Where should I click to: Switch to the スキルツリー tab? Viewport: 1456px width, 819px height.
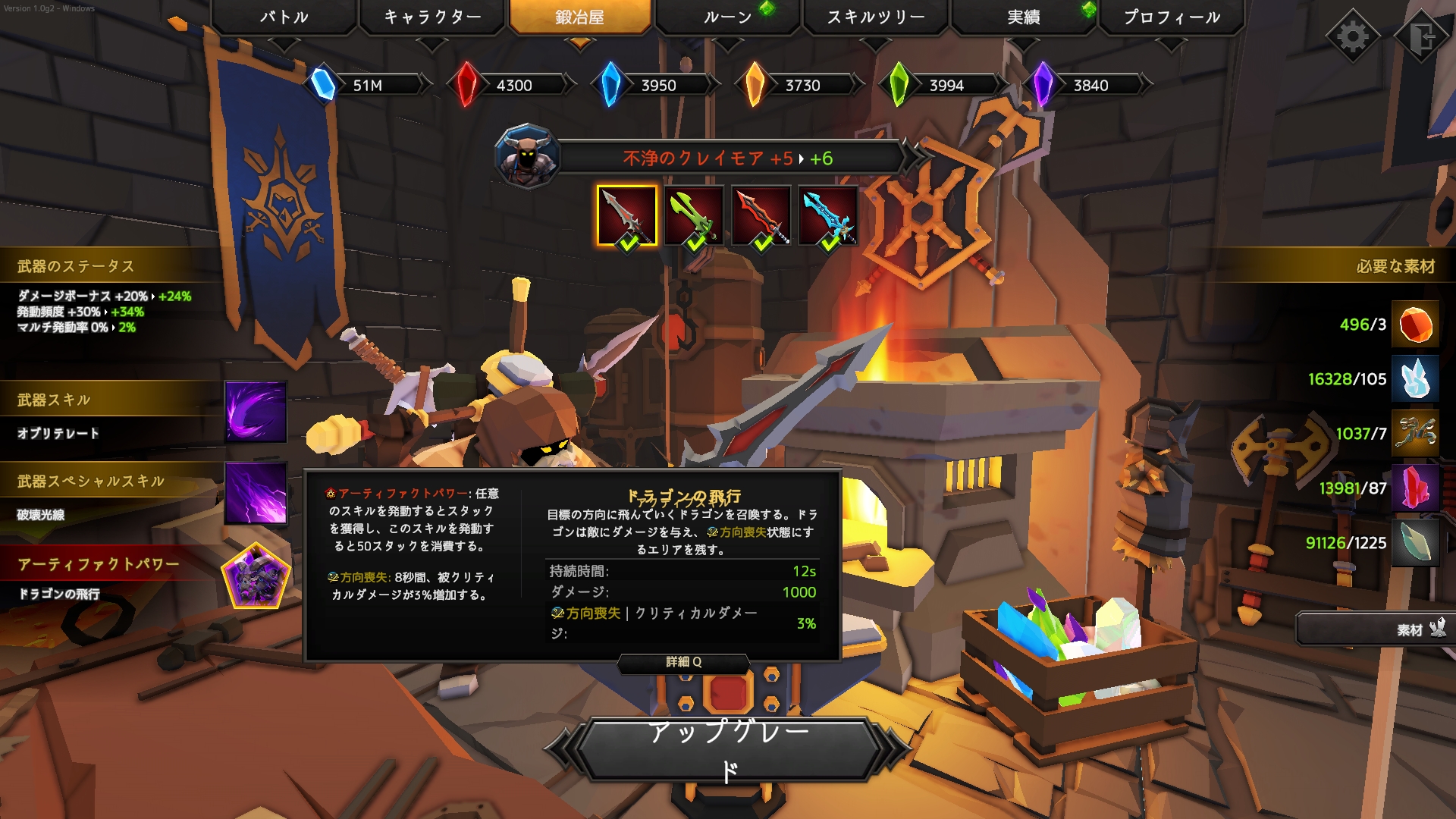874,15
